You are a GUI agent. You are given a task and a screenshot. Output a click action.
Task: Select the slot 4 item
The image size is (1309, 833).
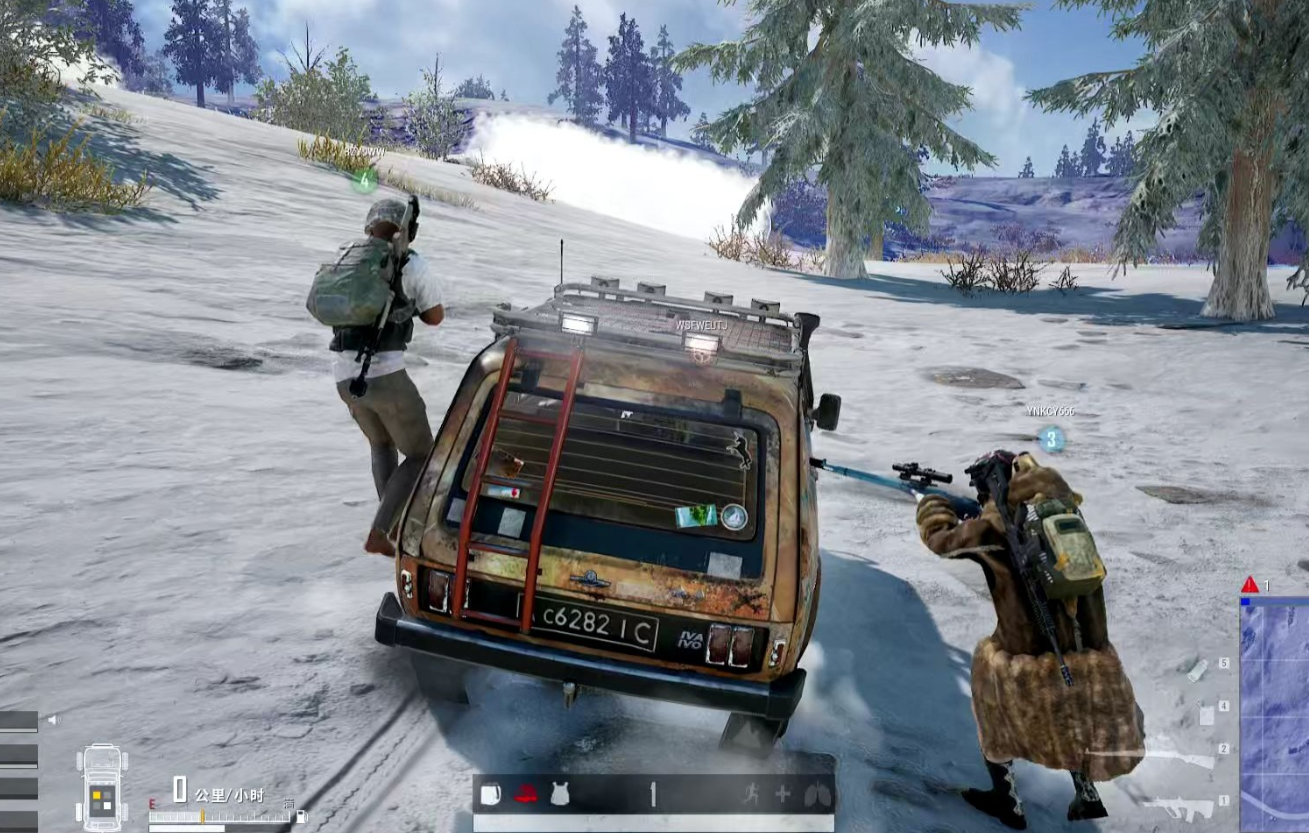[1206, 716]
